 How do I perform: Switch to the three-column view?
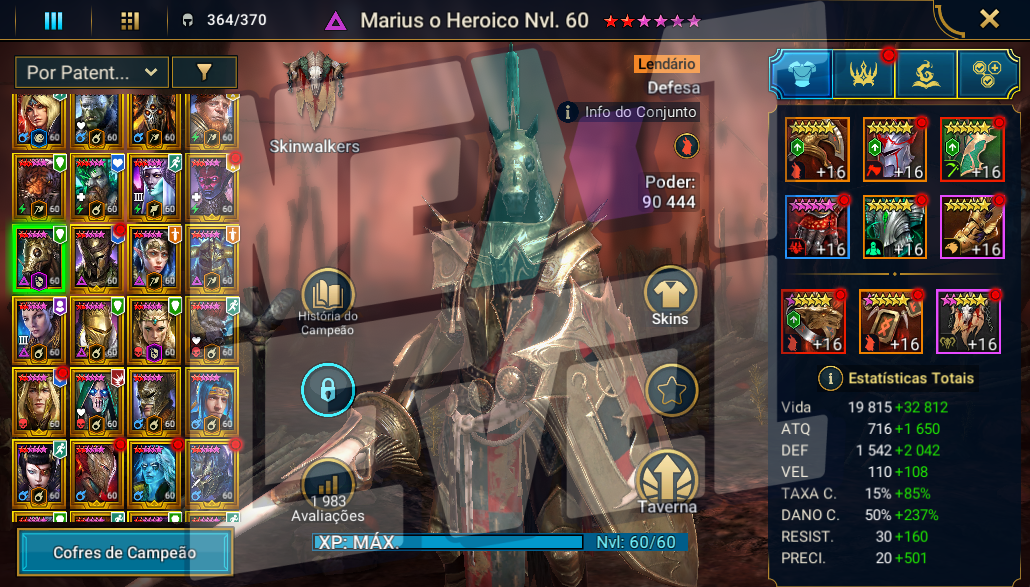coord(53,20)
